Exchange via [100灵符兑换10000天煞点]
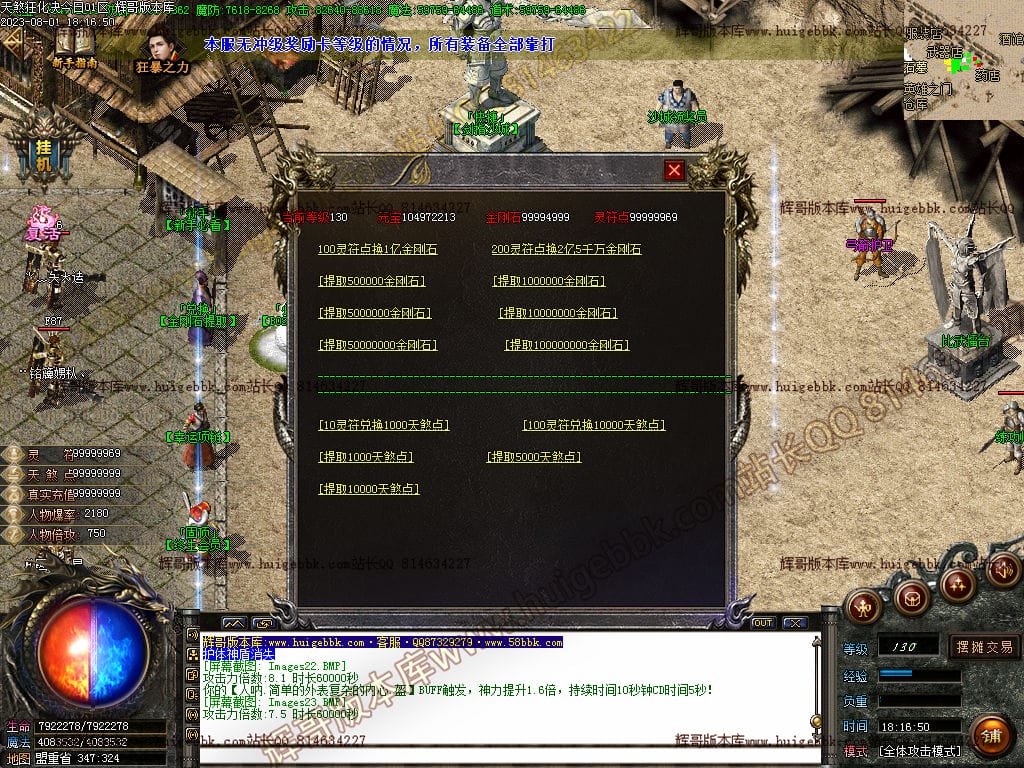Image resolution: width=1024 pixels, height=768 pixels. 594,425
